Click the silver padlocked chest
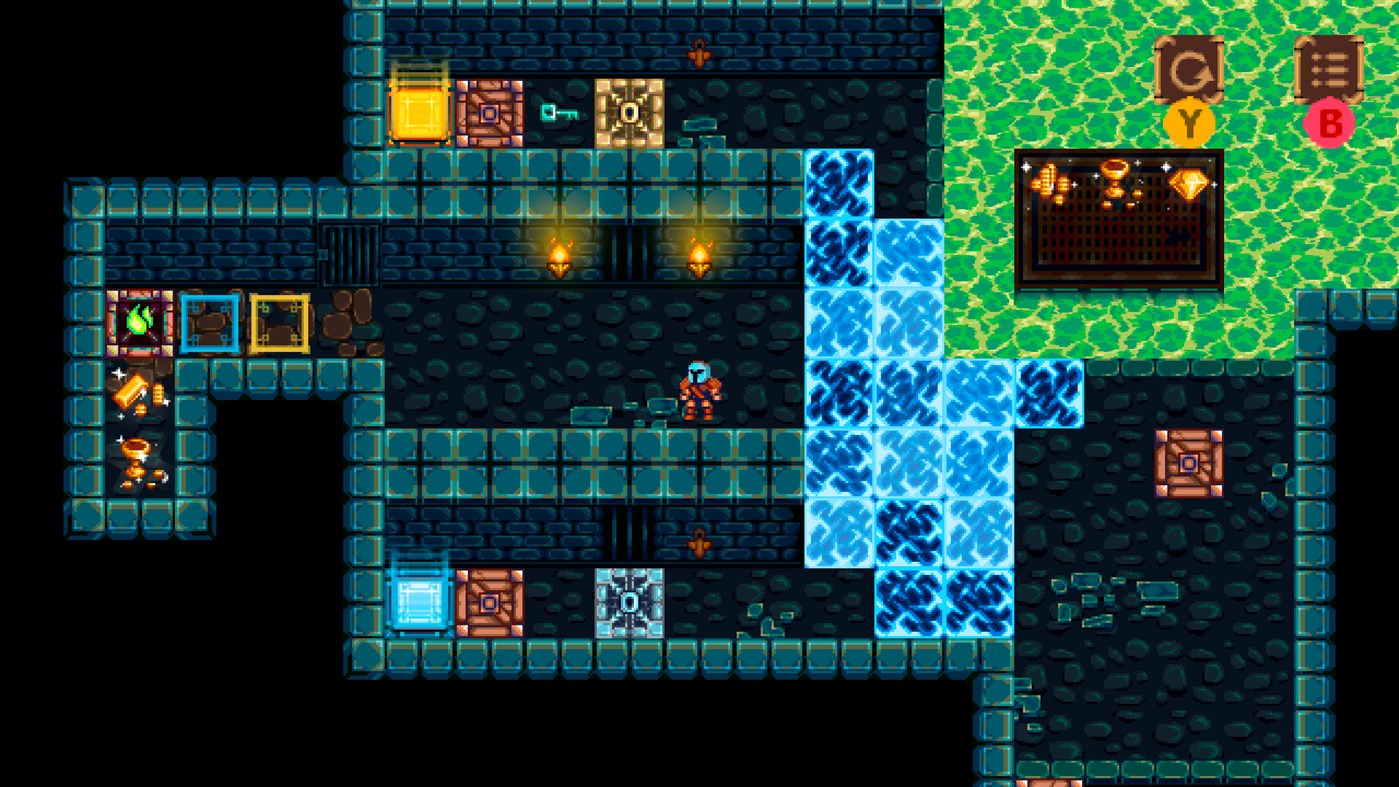The image size is (1399, 787). click(629, 601)
